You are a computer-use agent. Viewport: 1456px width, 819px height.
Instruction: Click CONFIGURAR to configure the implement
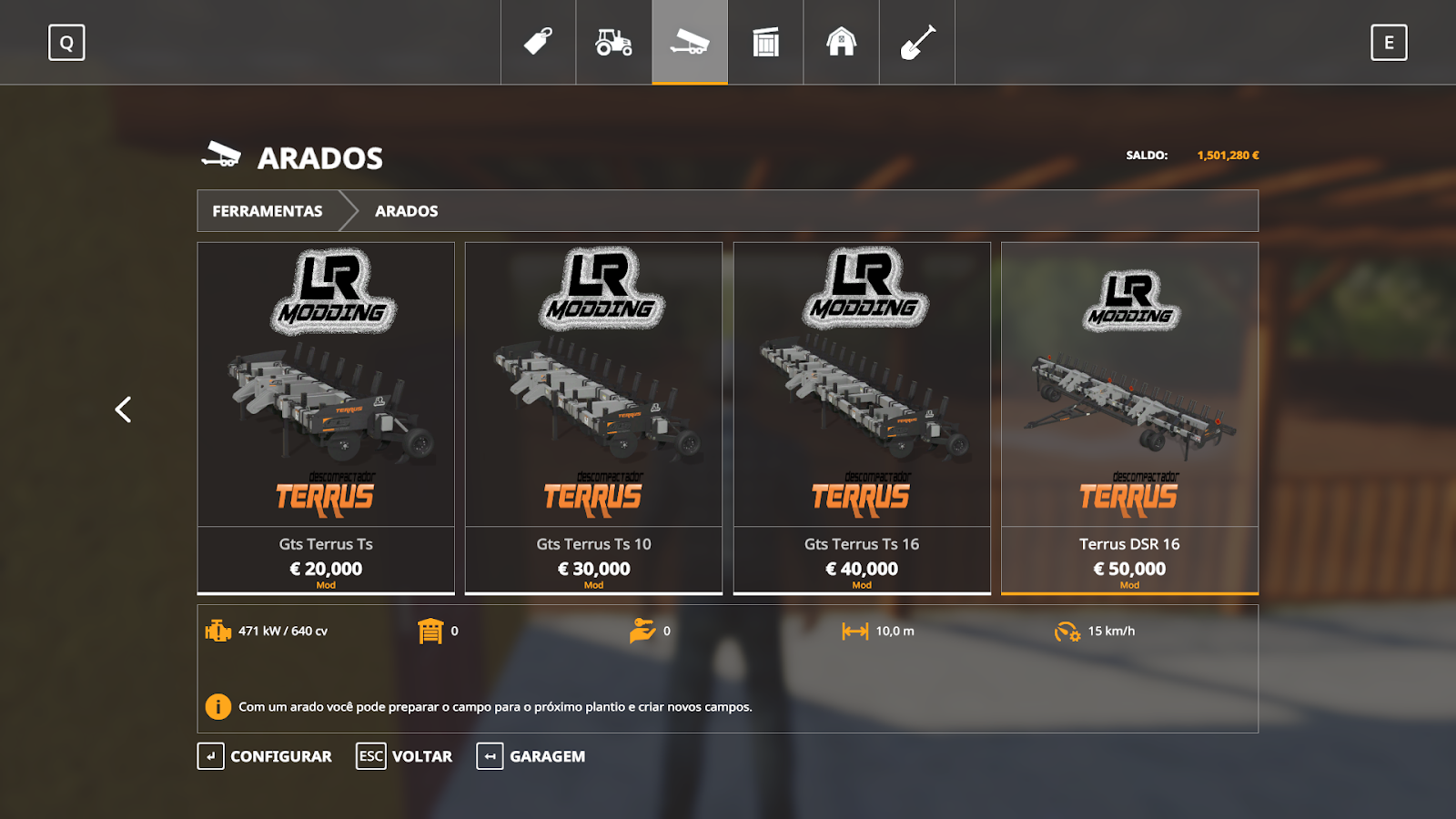[x=280, y=756]
